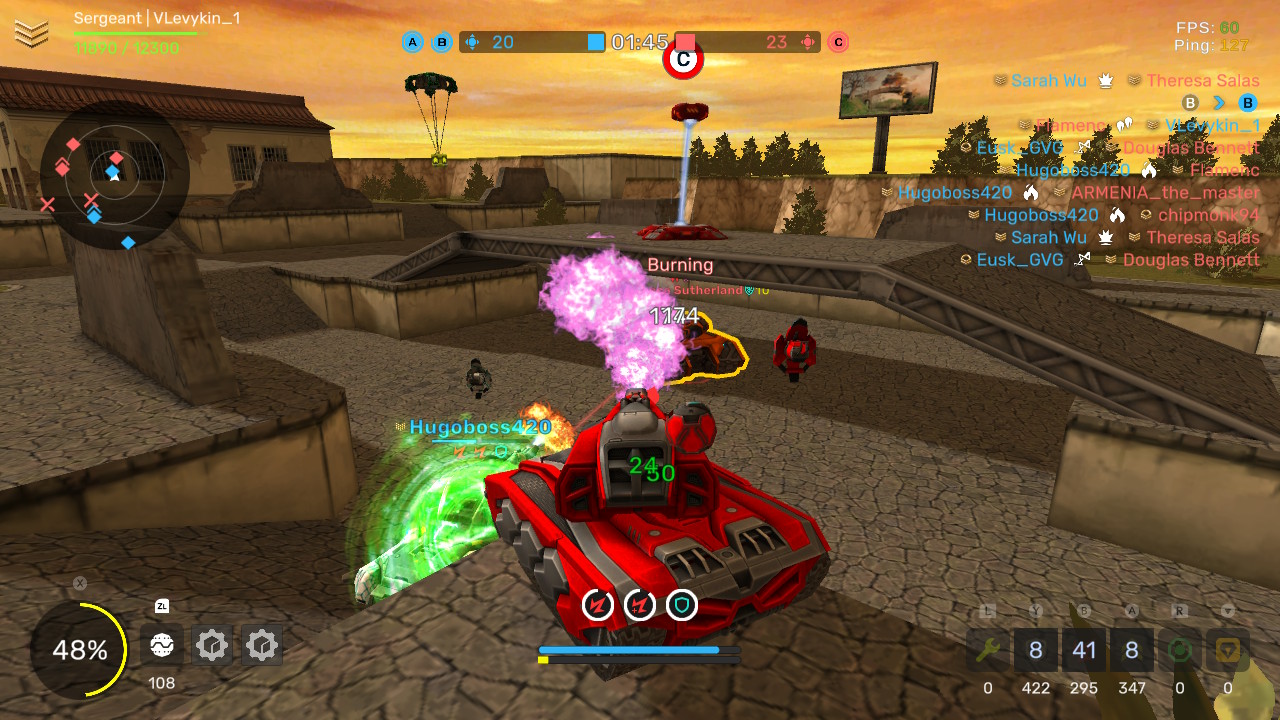Image resolution: width=1280 pixels, height=720 pixels.
Task: Click the blue chevron next to Sarah Wu
Action: (x=1217, y=102)
